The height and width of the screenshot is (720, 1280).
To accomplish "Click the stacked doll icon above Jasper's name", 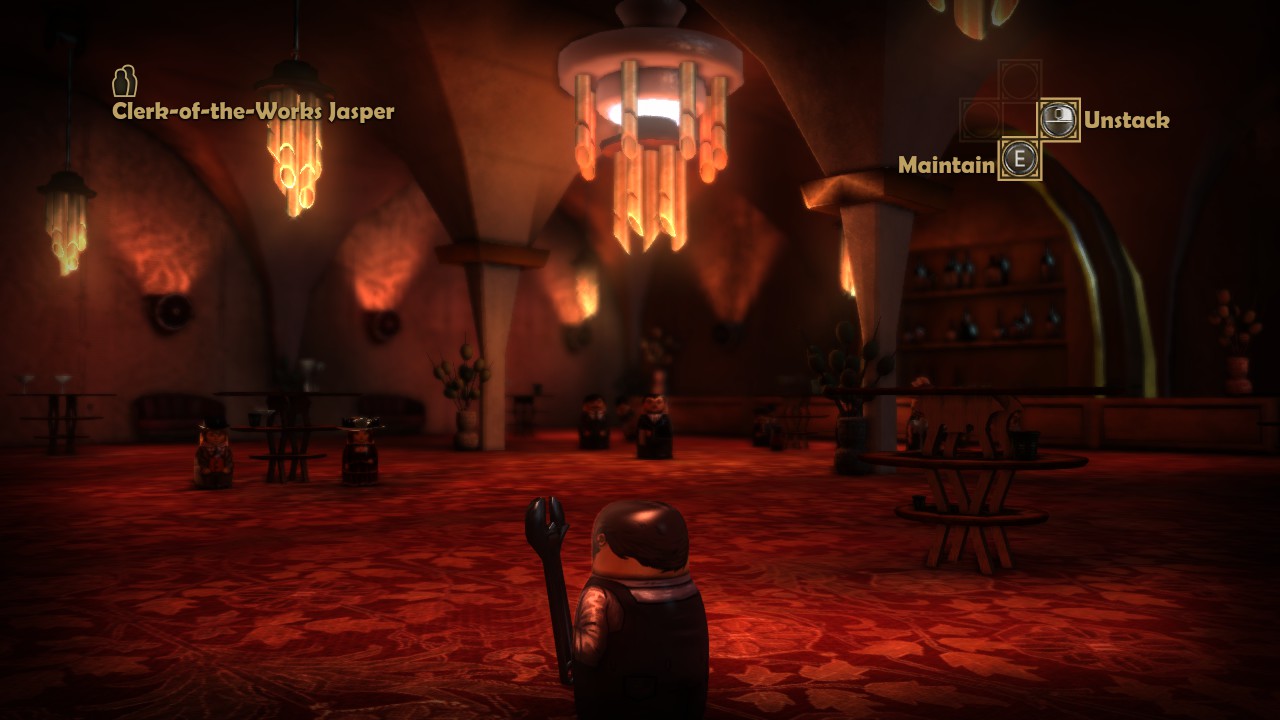I will point(124,81).
